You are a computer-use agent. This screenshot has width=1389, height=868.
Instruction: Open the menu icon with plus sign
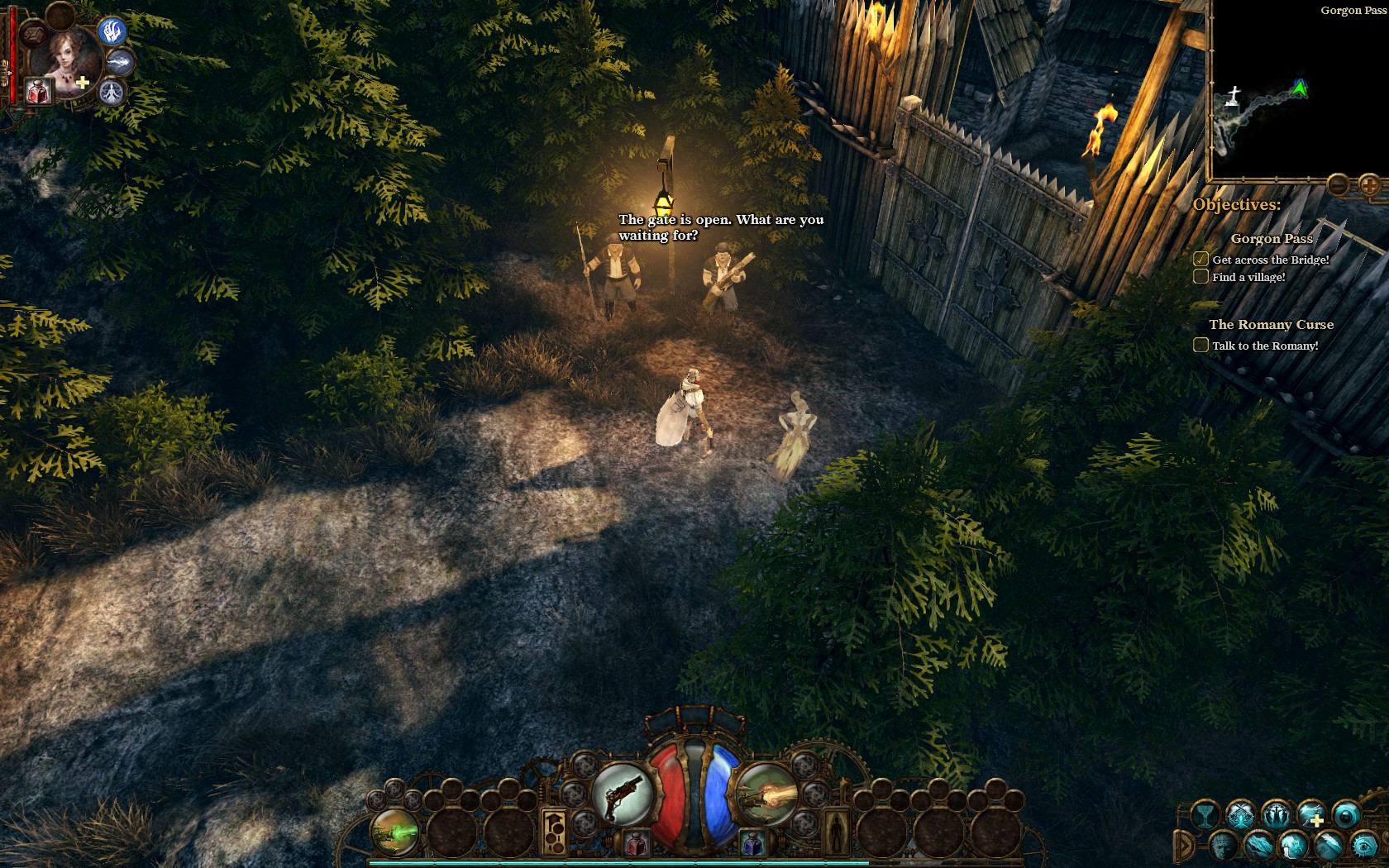1310,816
